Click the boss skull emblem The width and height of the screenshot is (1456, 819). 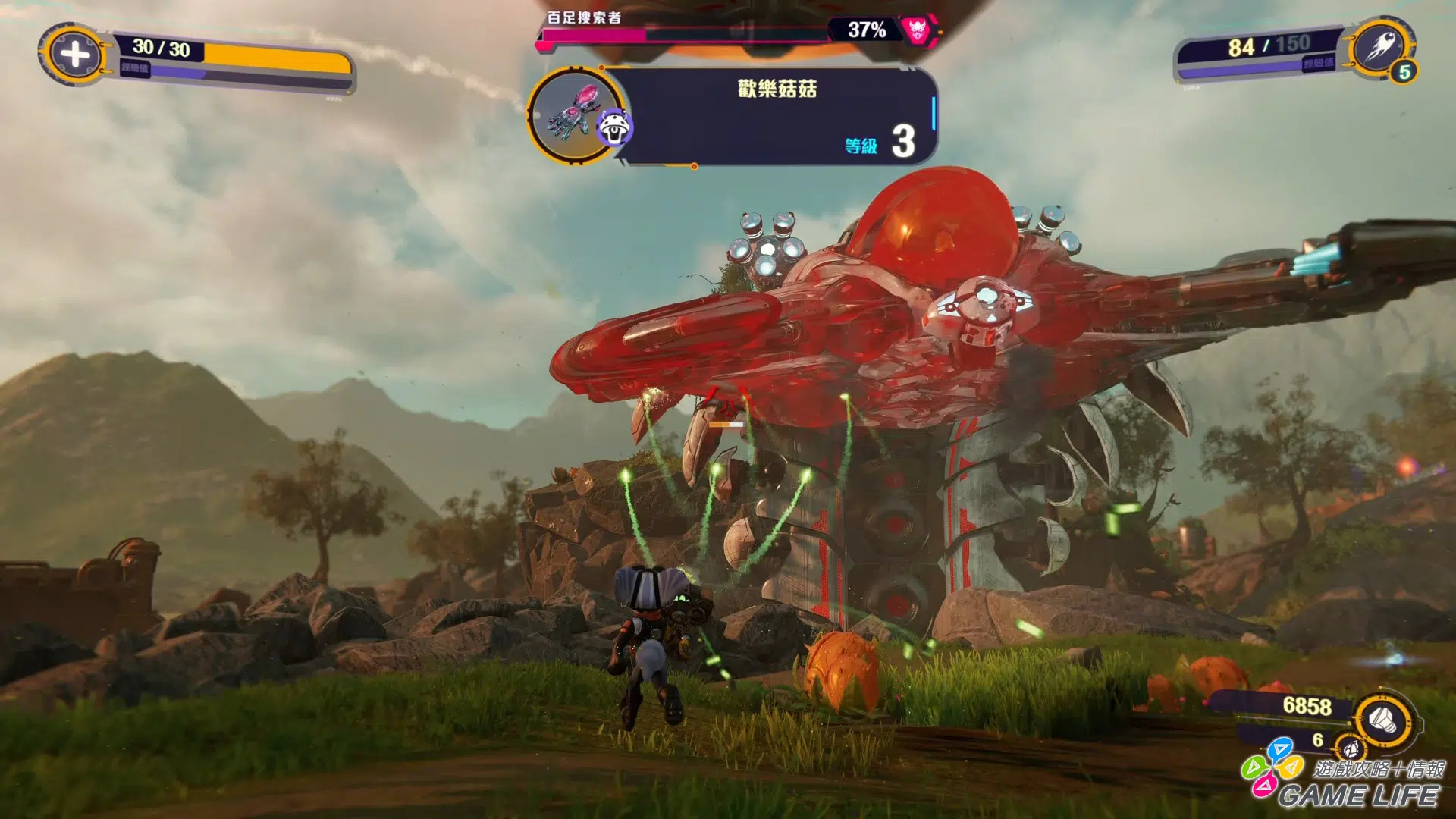(917, 30)
